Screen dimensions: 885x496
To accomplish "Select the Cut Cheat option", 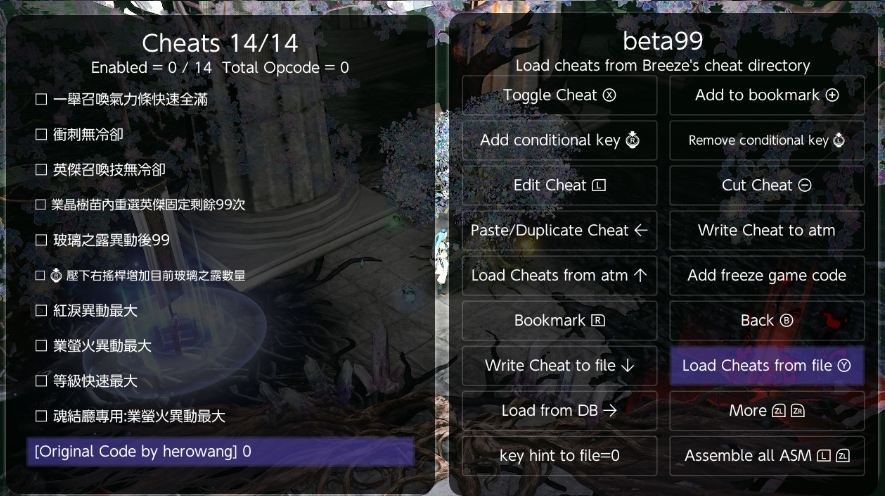I will 766,185.
